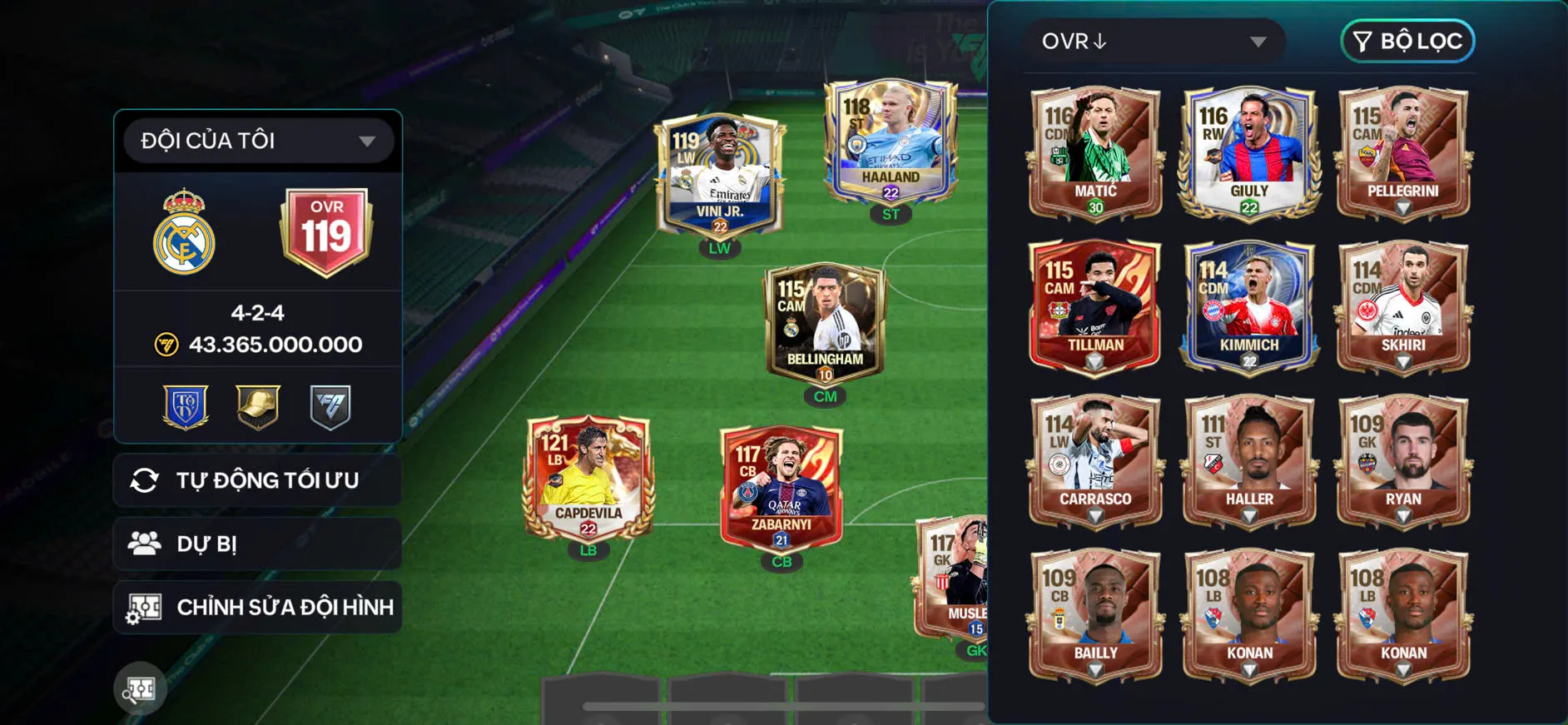Viewport: 1568px width, 725px height.
Task: Select the Kimmich CDM card
Action: (x=1249, y=307)
